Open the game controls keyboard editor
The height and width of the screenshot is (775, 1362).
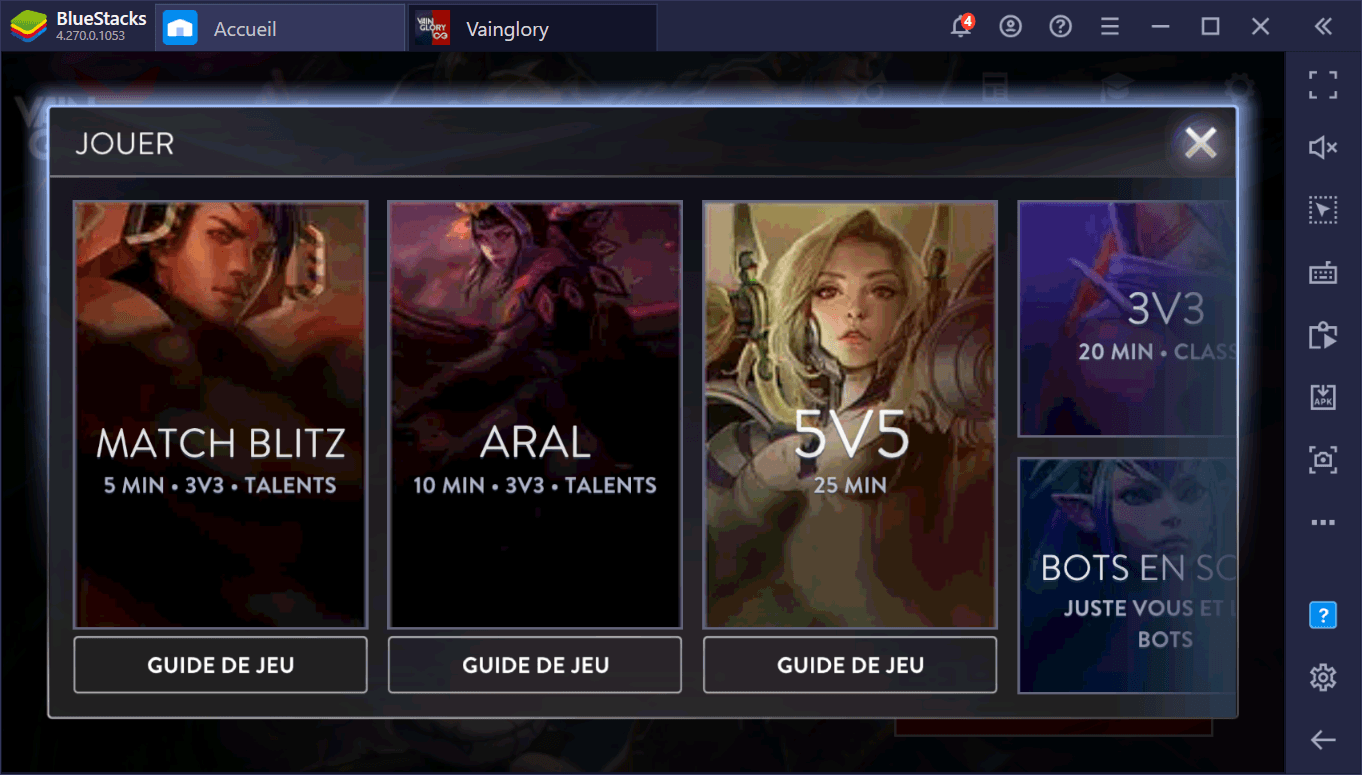(1322, 272)
